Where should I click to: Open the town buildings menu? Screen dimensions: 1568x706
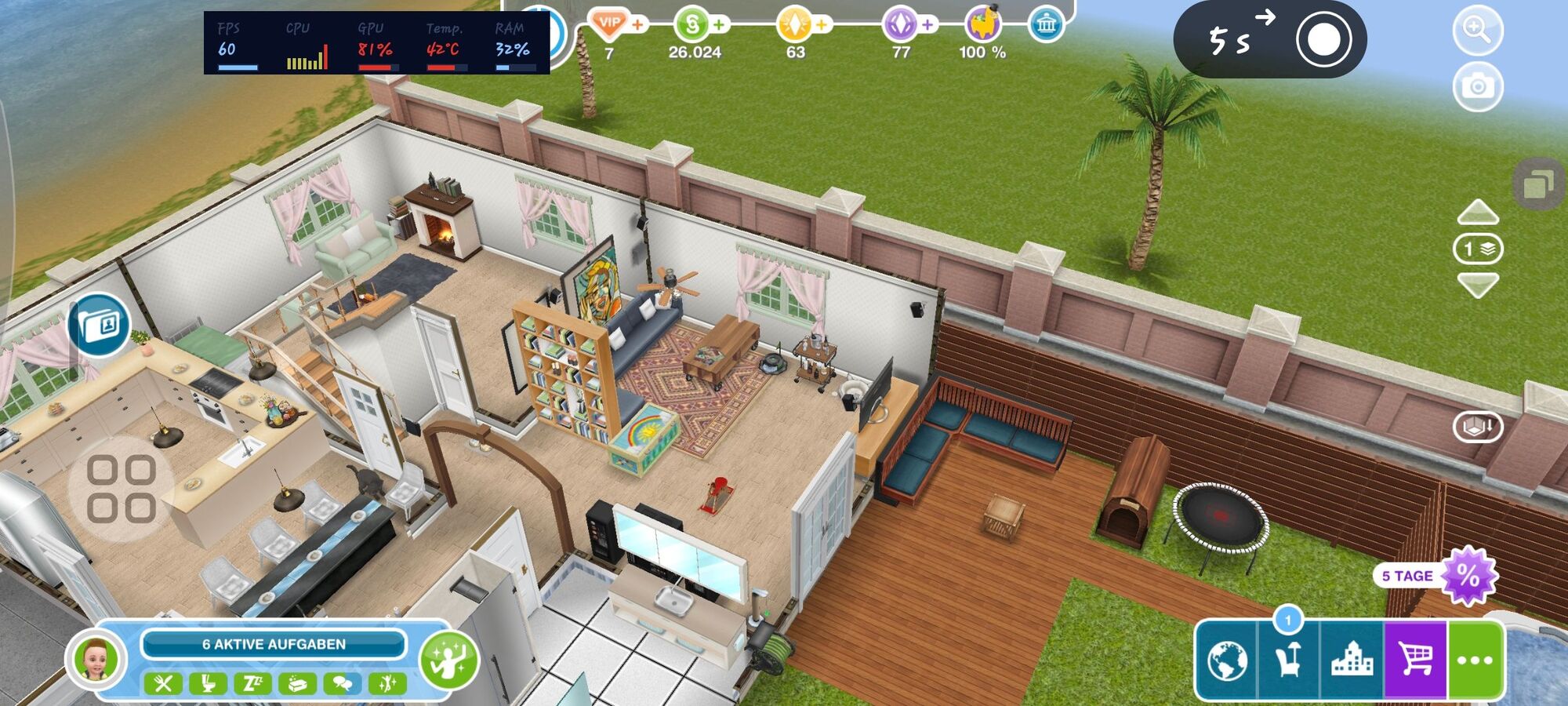(1352, 661)
